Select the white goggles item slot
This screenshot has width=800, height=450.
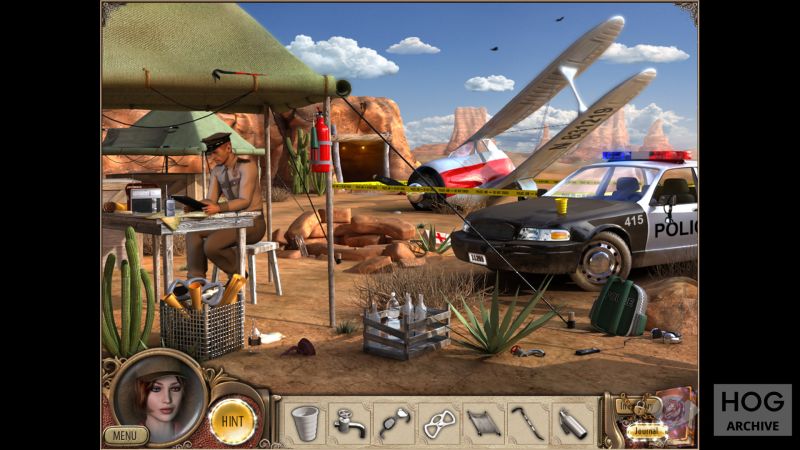point(440,421)
